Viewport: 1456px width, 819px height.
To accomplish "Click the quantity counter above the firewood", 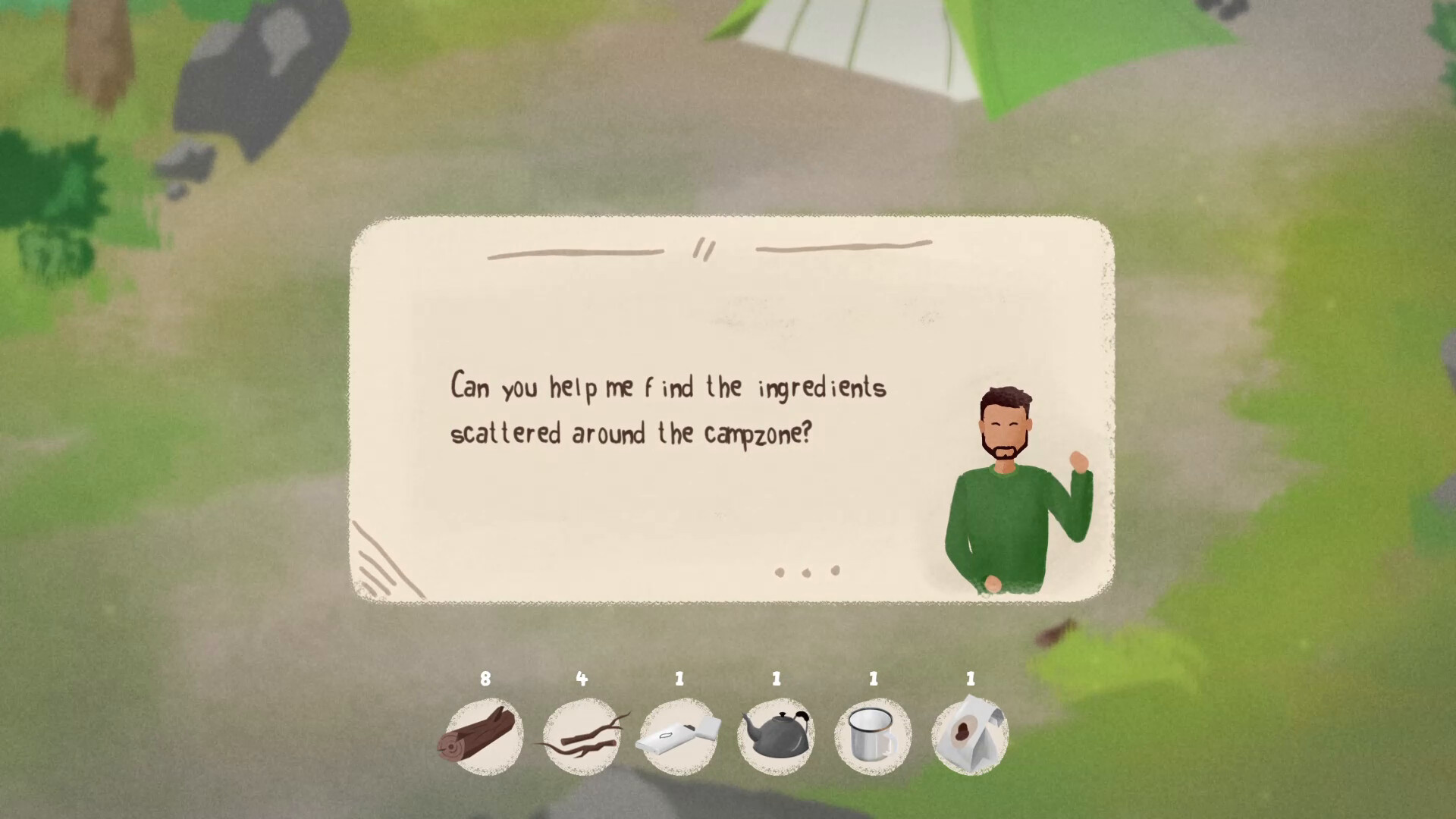I will point(485,680).
